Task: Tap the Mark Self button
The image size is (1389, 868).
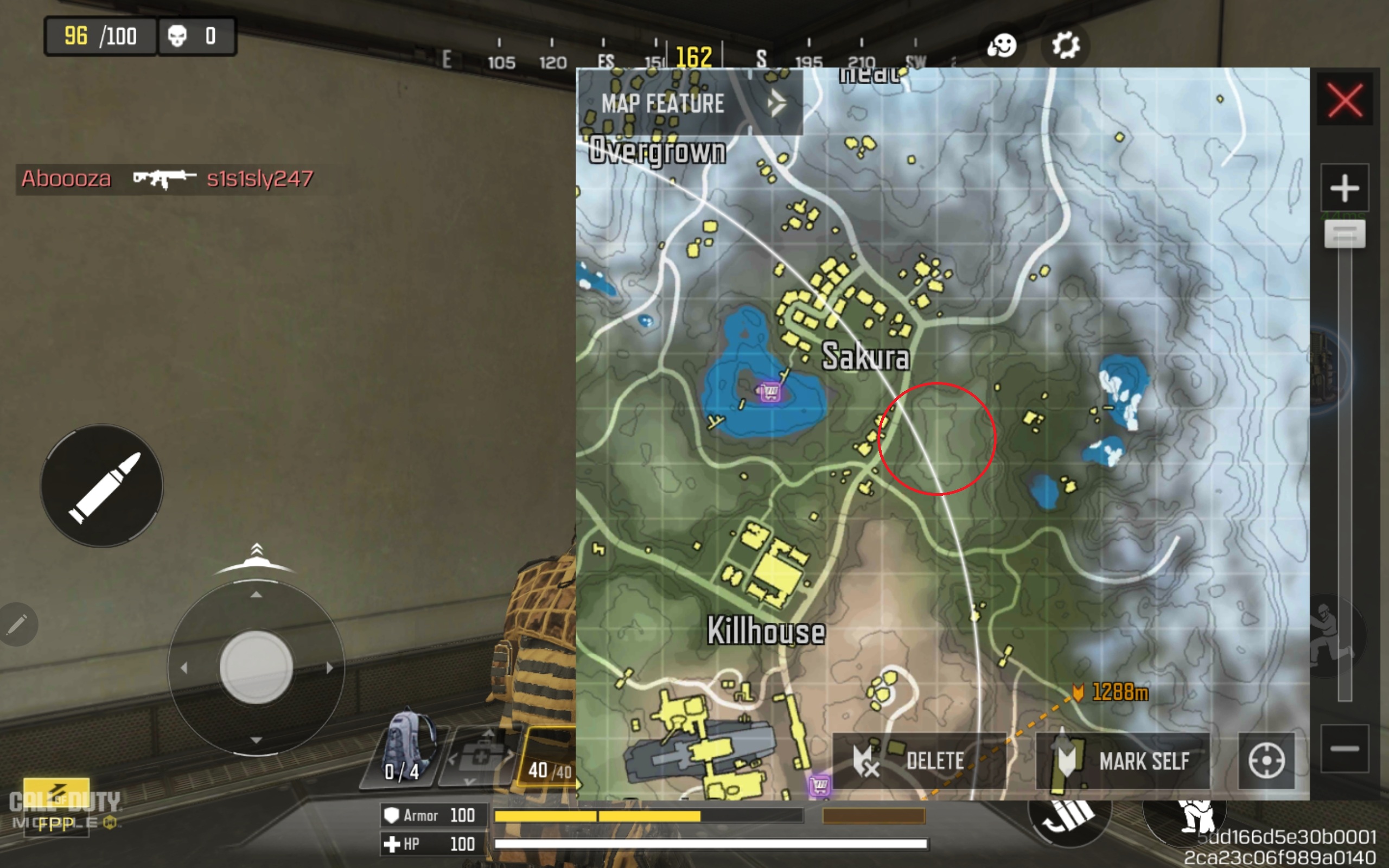Action: pos(1123,761)
